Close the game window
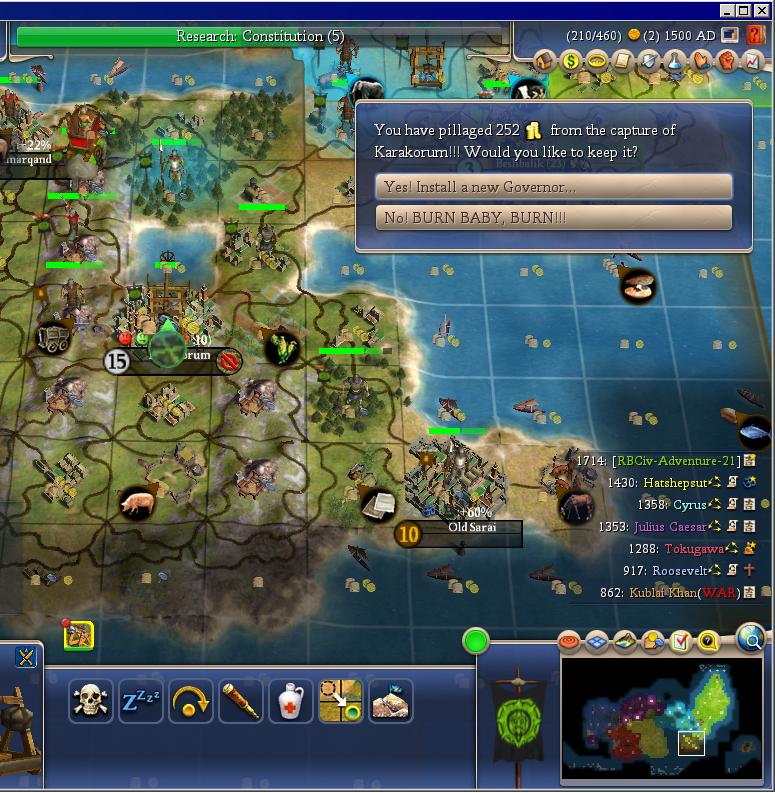Image resolution: width=775 pixels, height=793 pixels. click(762, 11)
